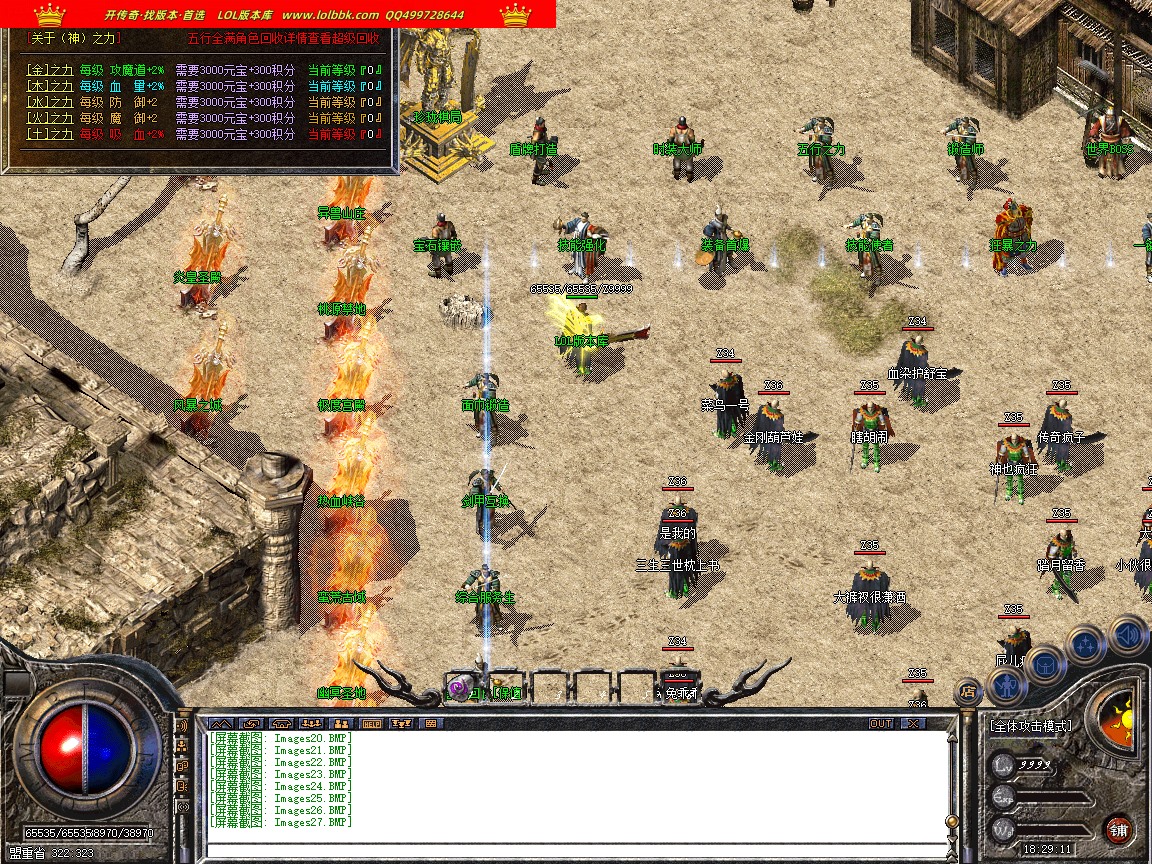Close the chat panel with the X button
The width and height of the screenshot is (1152, 864).
(x=914, y=723)
